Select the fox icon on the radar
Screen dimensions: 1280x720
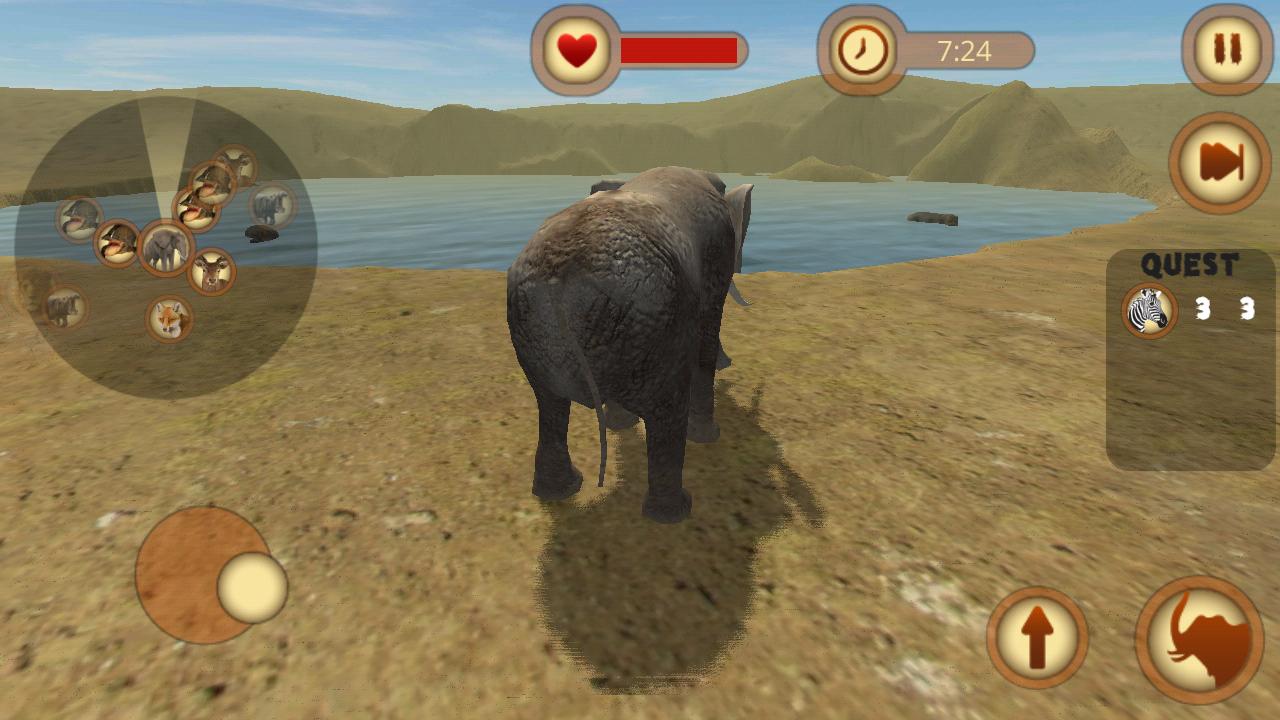pos(169,317)
